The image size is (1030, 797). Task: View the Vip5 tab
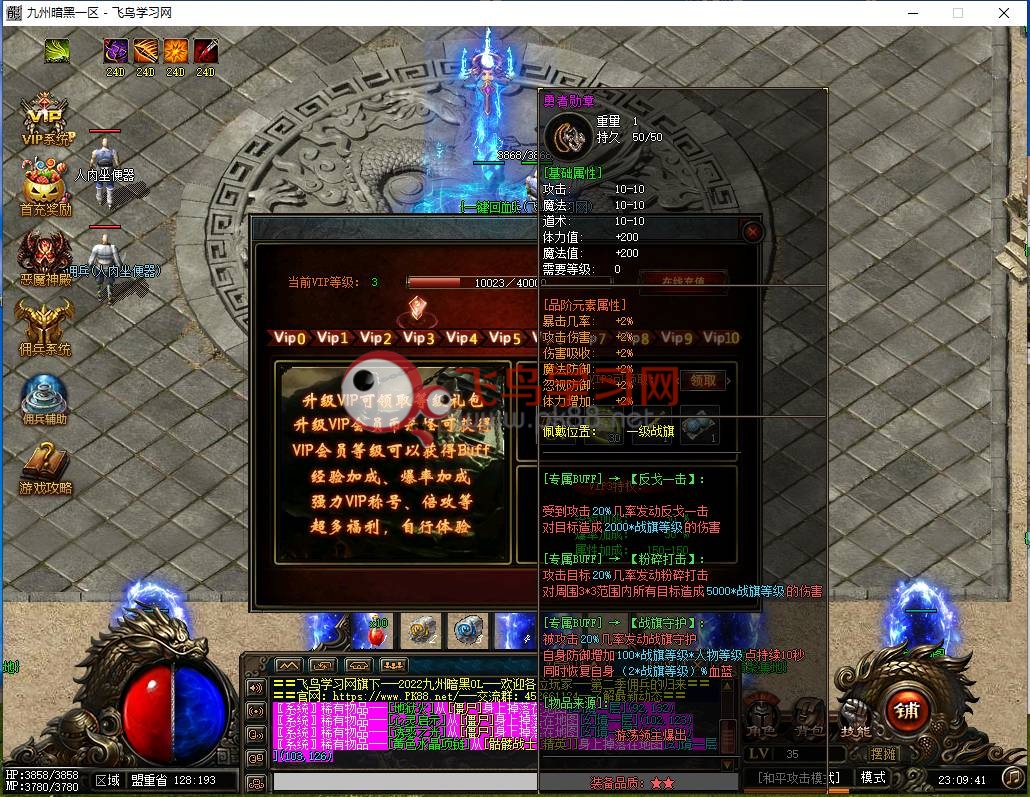(x=505, y=338)
